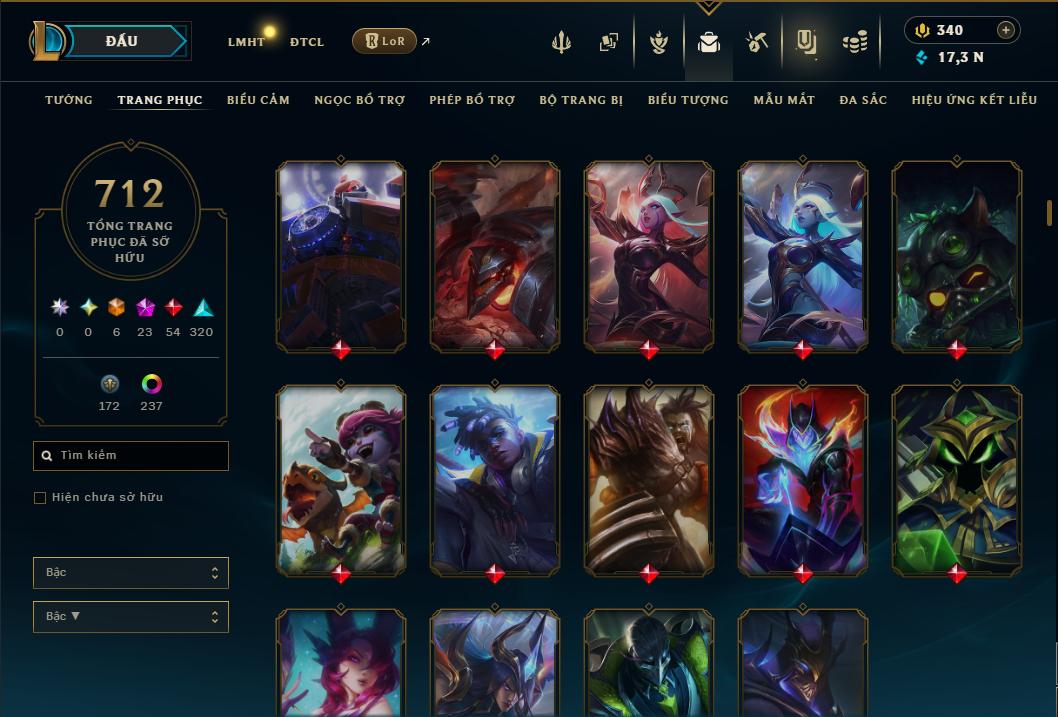Go to the PHÉP BỔ TRỢ tab
Image resolution: width=1058 pixels, height=717 pixels.
tap(472, 100)
